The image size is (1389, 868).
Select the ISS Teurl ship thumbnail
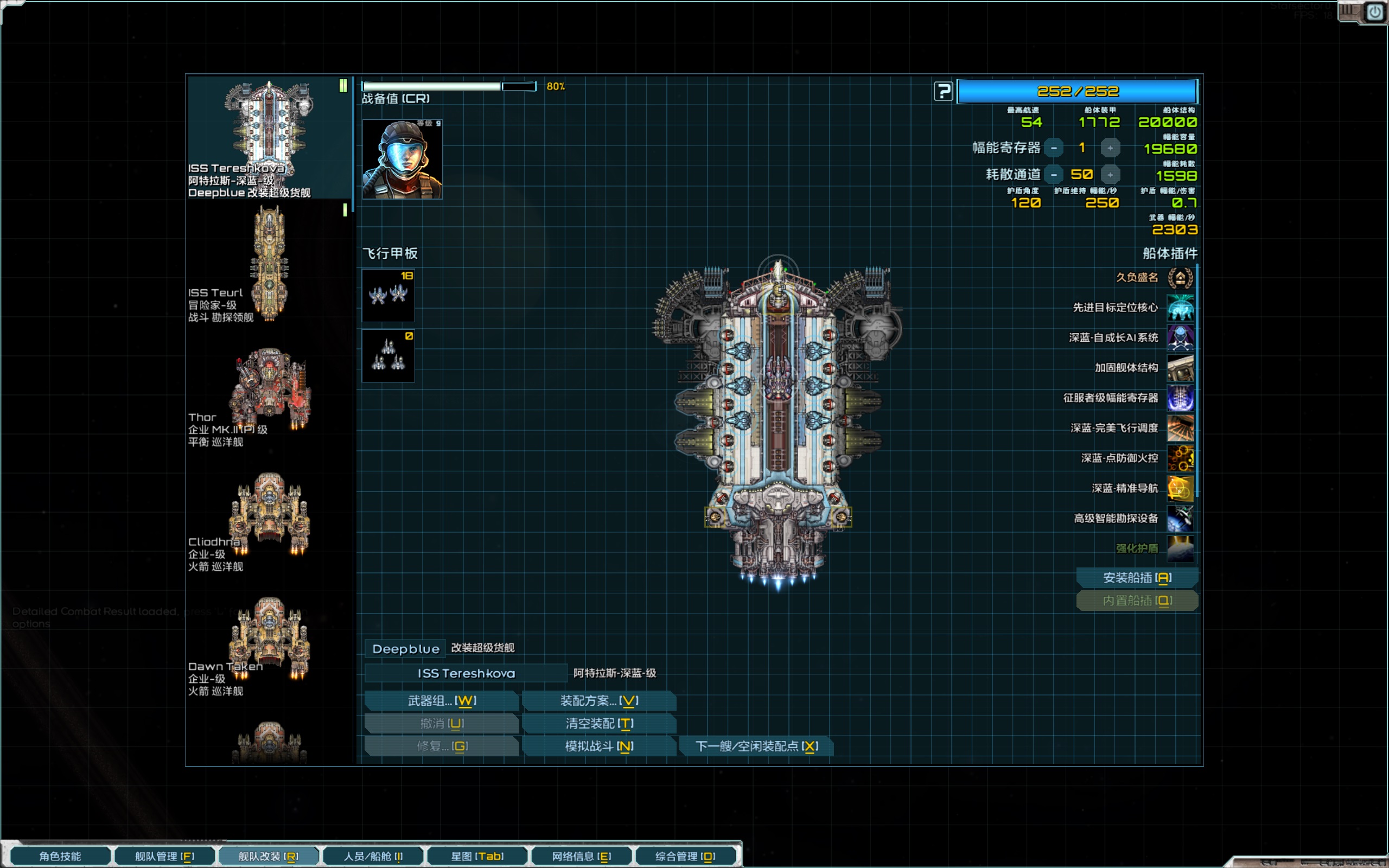click(x=269, y=263)
